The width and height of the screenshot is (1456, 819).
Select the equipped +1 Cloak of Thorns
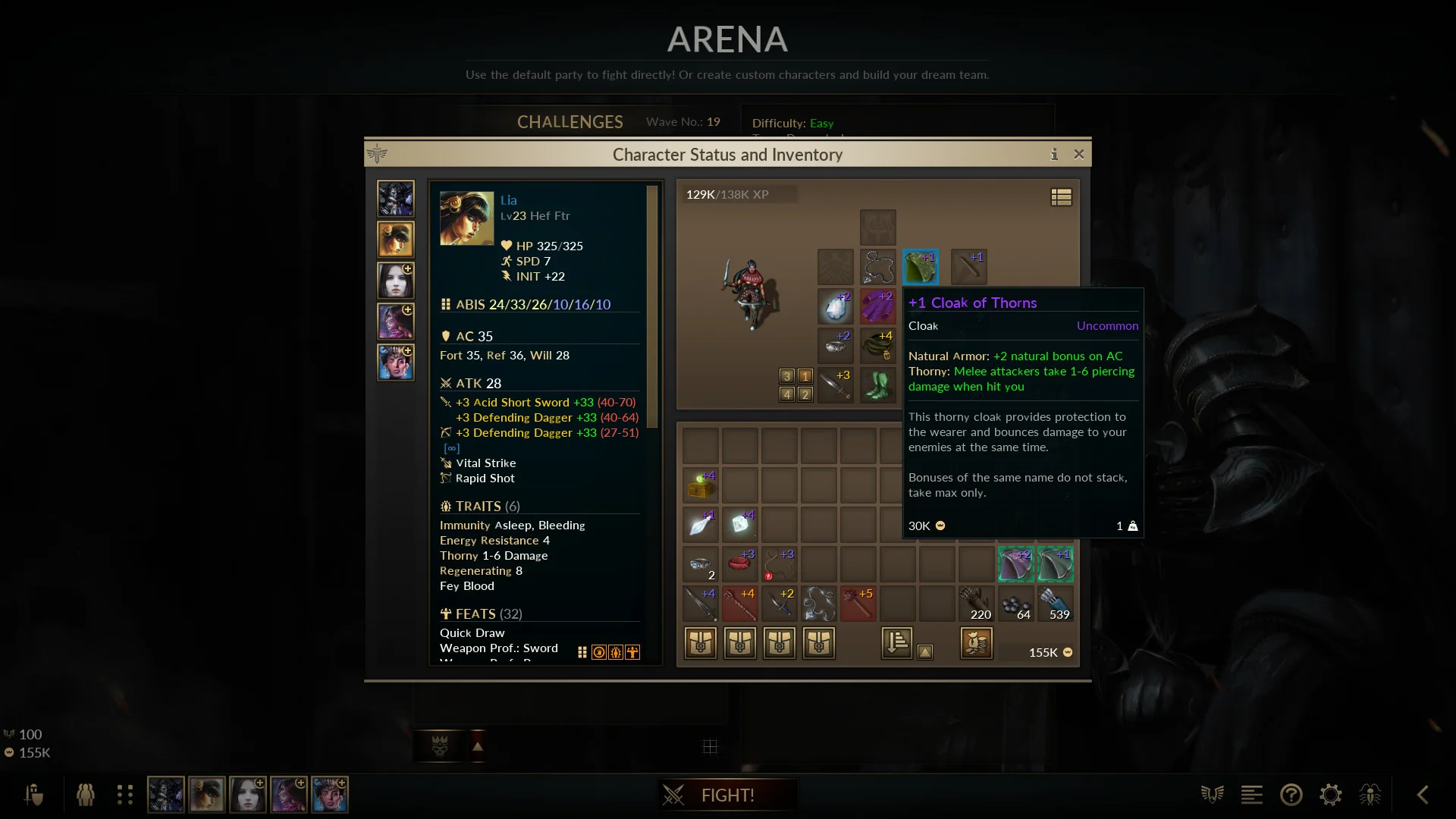tap(921, 268)
